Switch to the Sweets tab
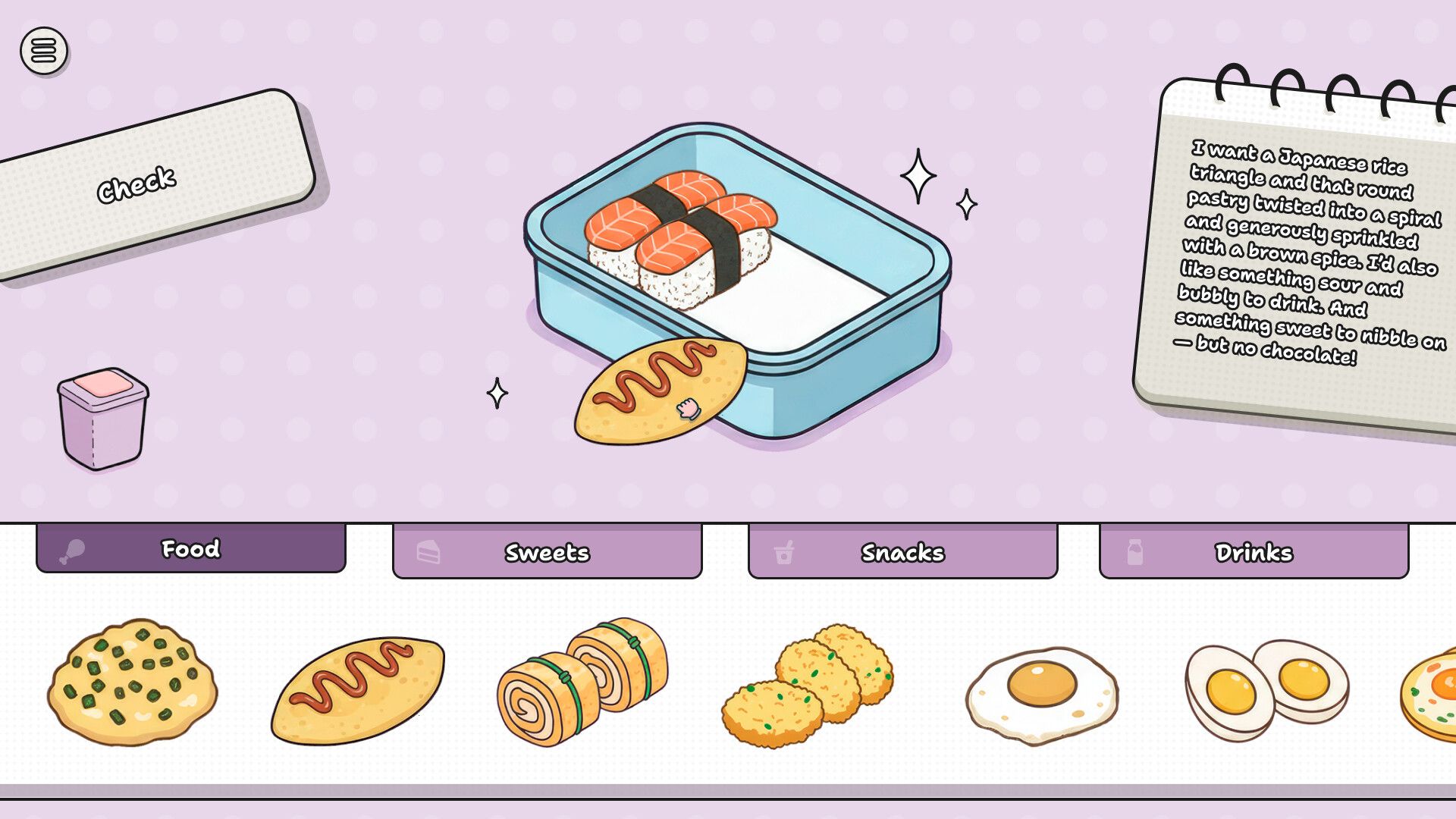The width and height of the screenshot is (1456, 819). click(x=546, y=554)
